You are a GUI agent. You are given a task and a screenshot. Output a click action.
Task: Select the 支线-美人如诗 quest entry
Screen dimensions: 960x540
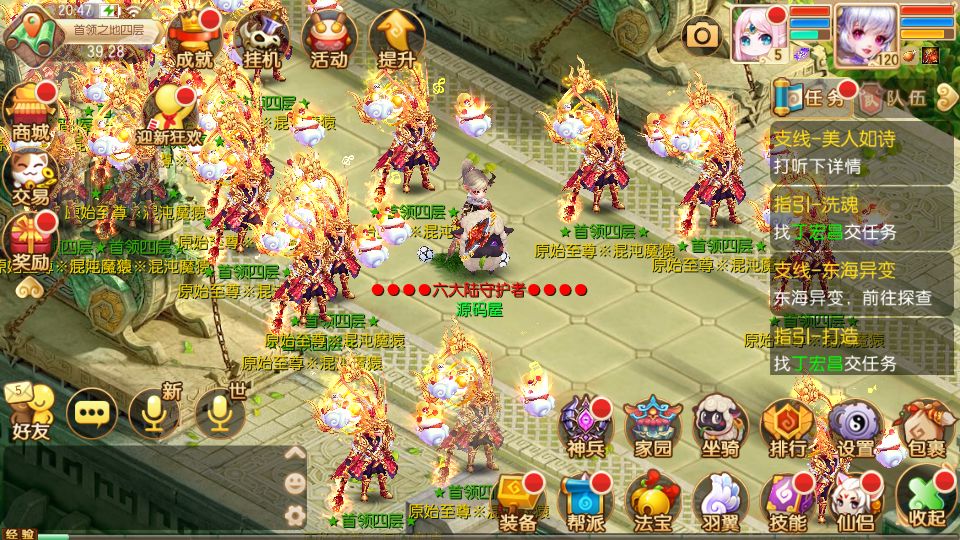point(862,152)
